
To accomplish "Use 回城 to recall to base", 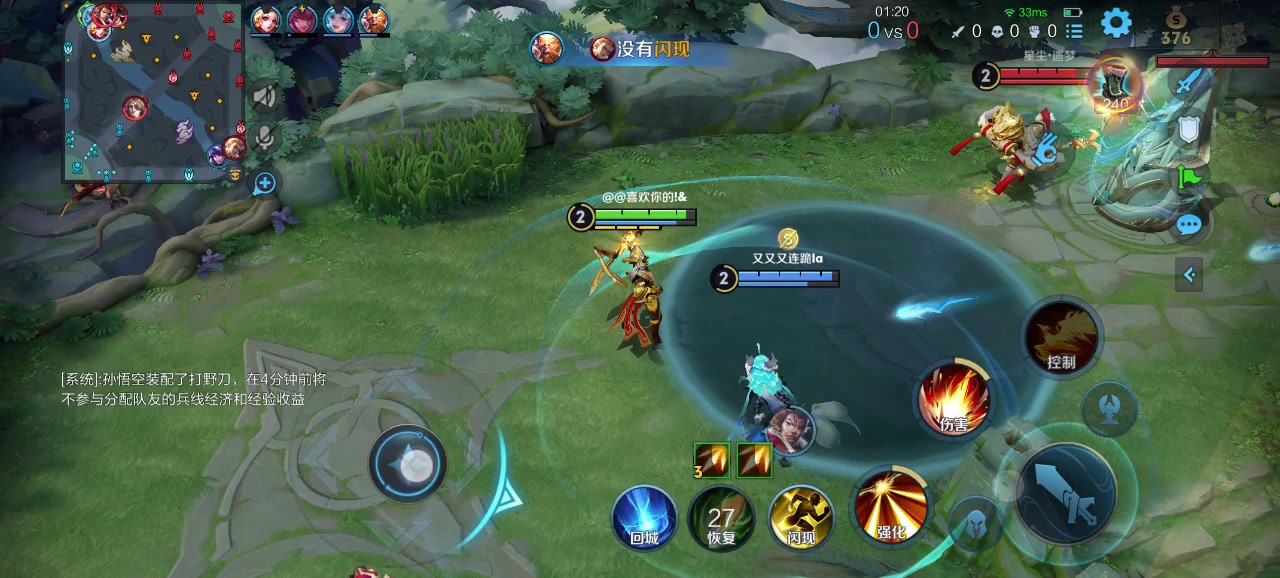I will tap(644, 516).
